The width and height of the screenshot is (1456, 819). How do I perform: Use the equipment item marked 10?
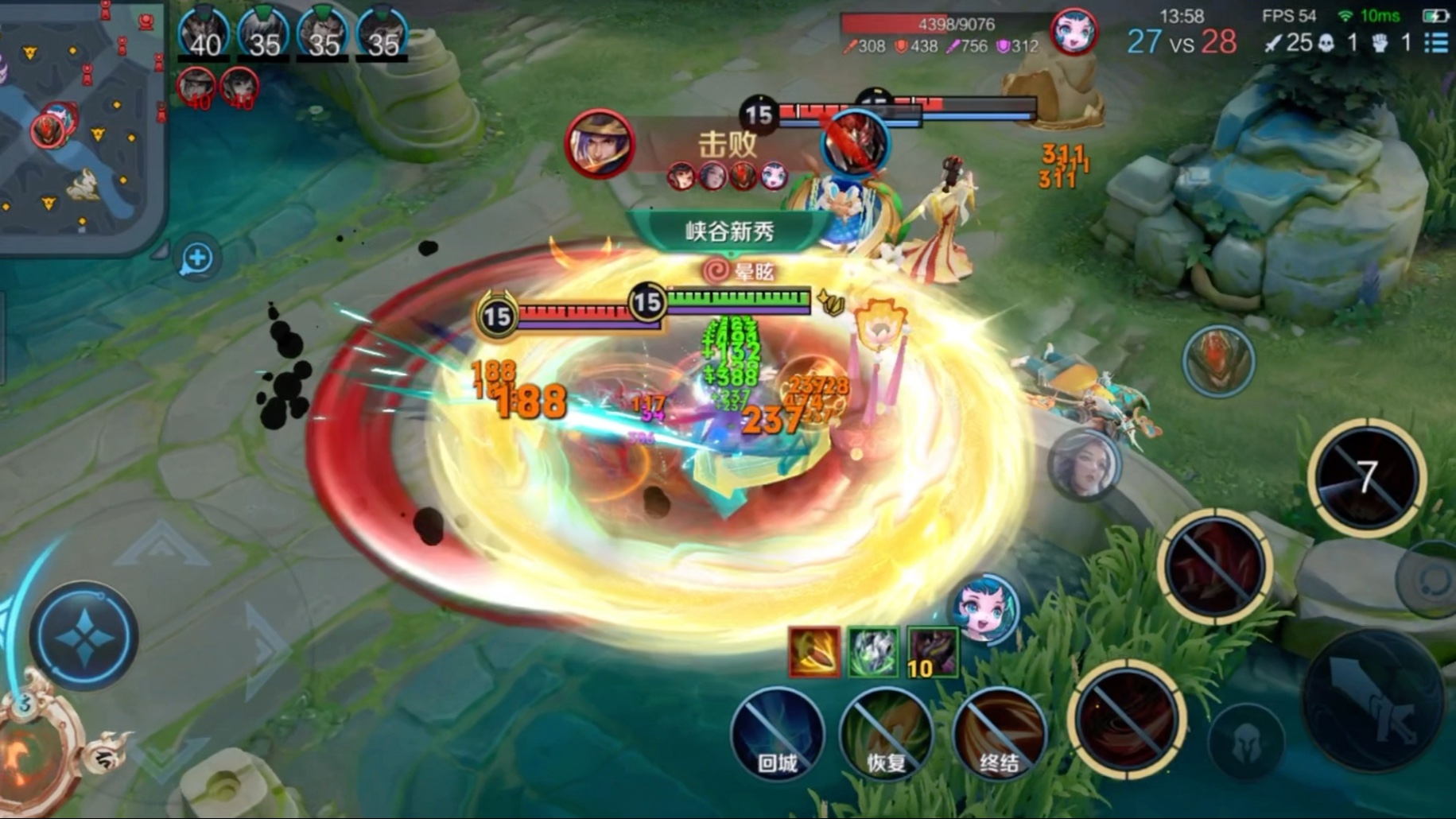point(932,652)
